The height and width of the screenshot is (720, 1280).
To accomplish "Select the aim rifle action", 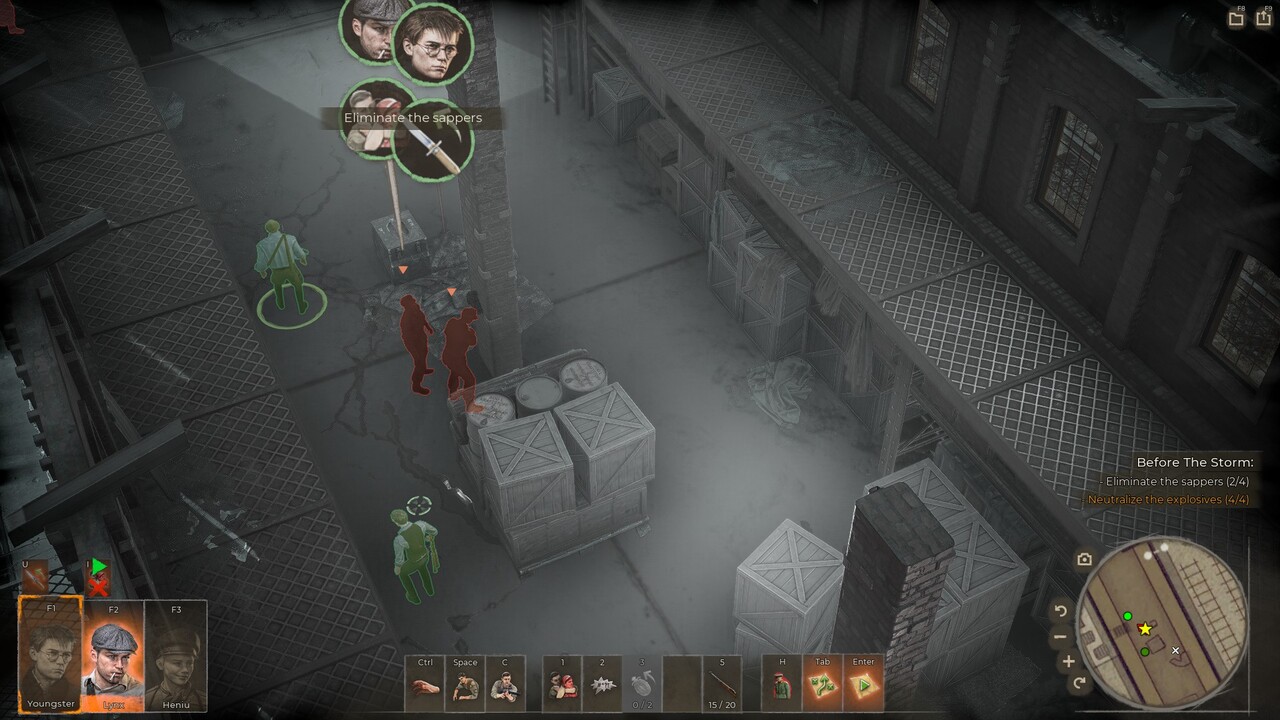I will (x=505, y=686).
